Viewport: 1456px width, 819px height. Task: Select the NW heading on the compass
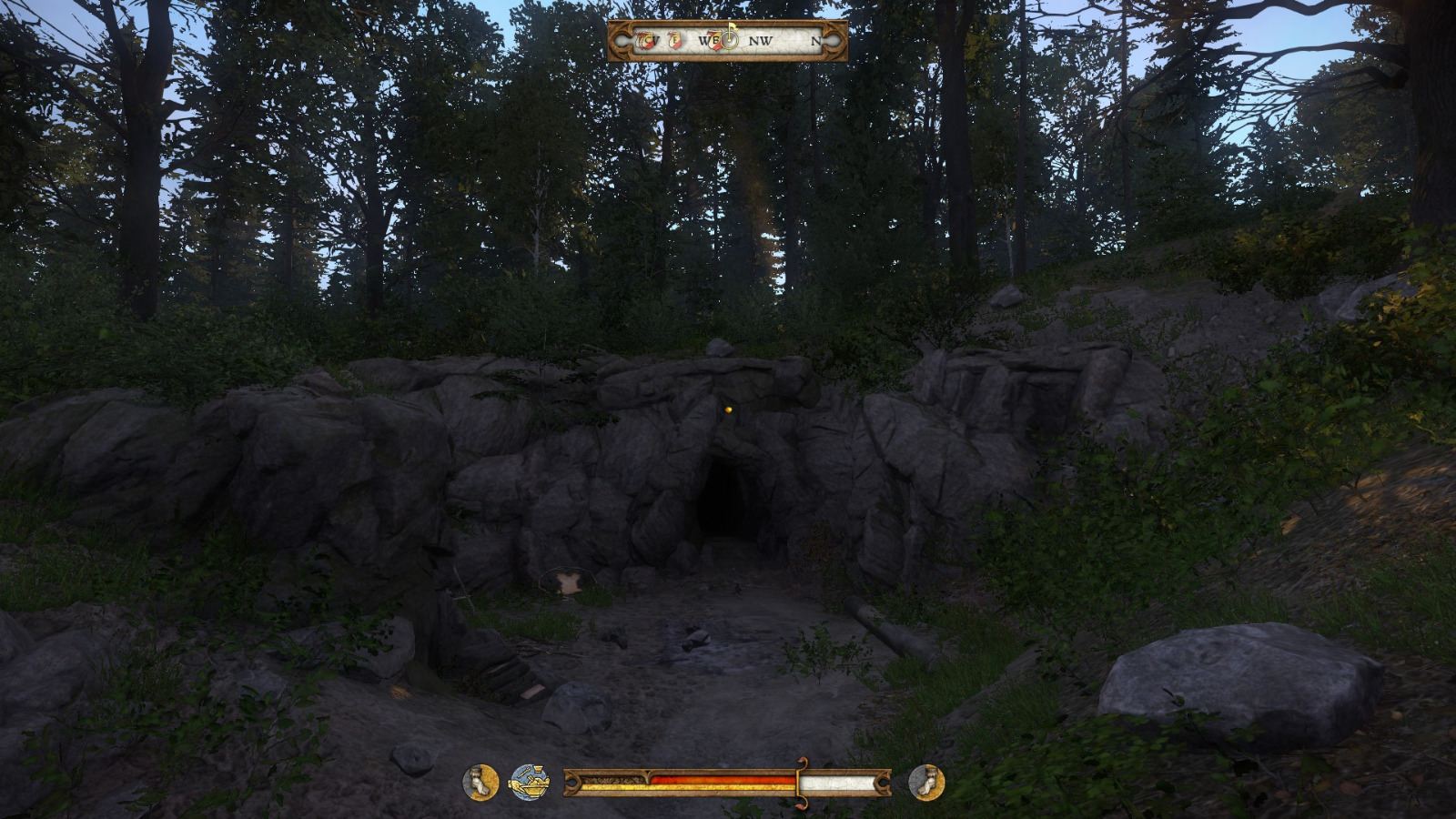point(761,41)
